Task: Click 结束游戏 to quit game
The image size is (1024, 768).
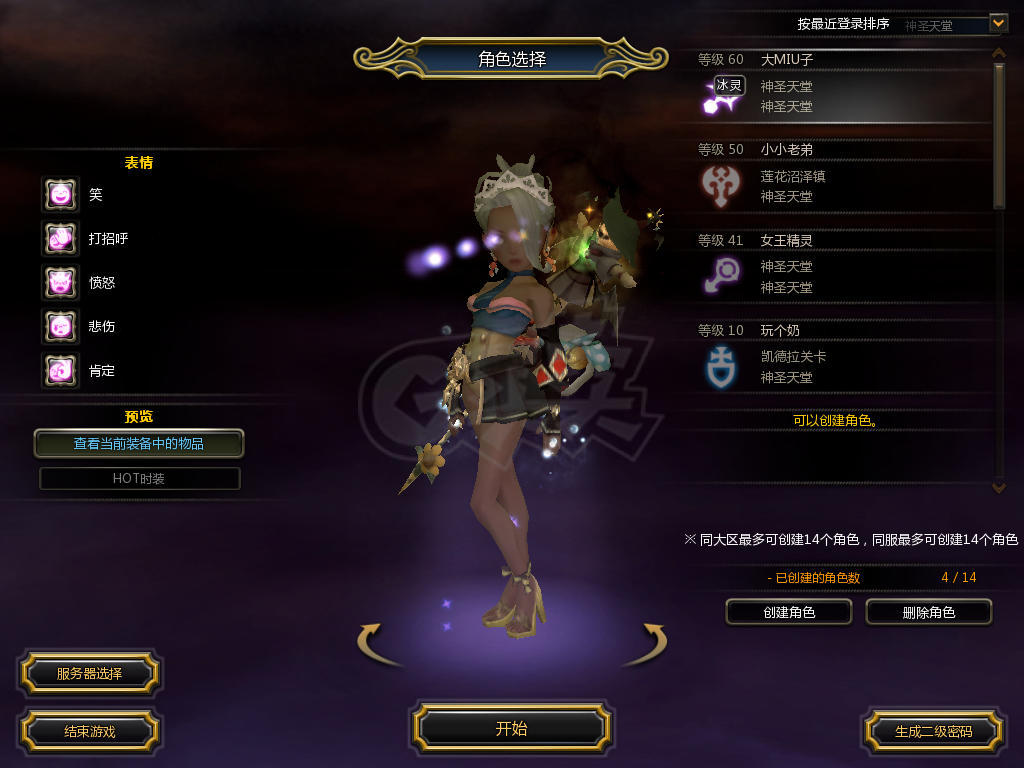Action: point(89,731)
